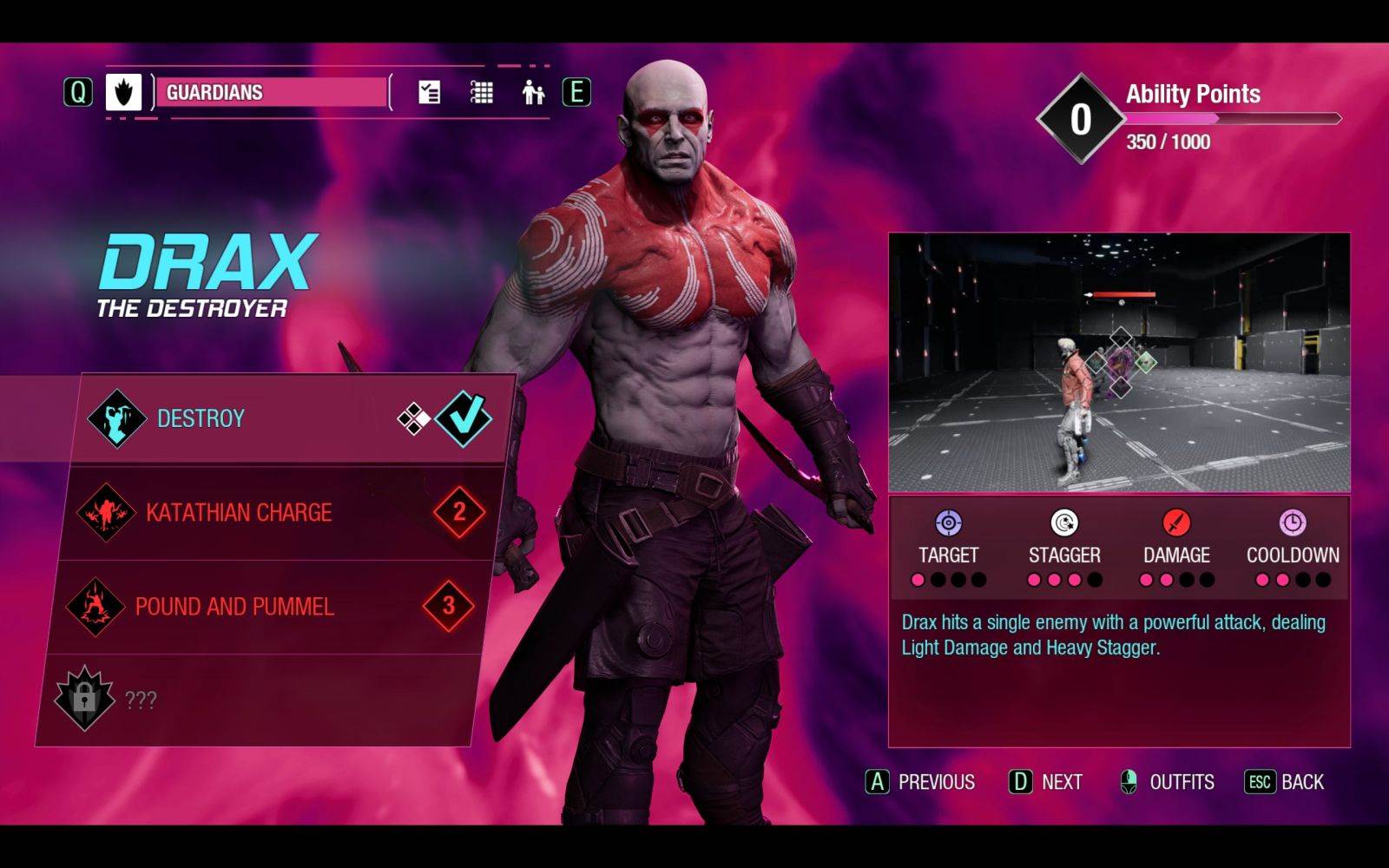Click the Stagger moon-and-stars icon
The height and width of the screenshot is (868, 1389).
[x=1063, y=523]
